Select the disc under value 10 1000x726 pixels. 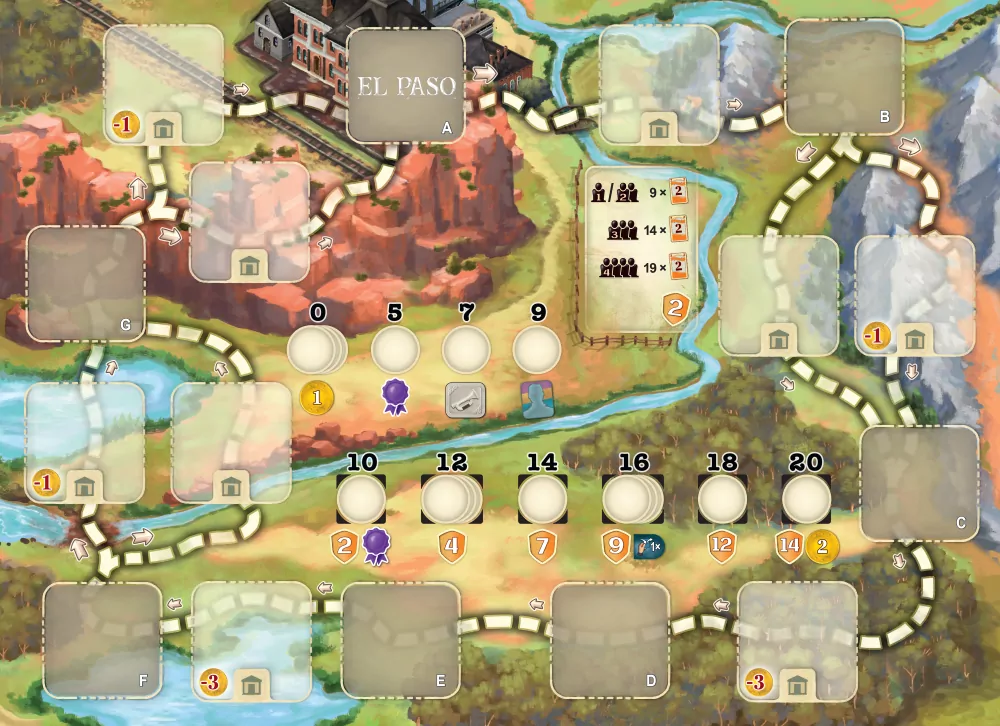pos(361,499)
